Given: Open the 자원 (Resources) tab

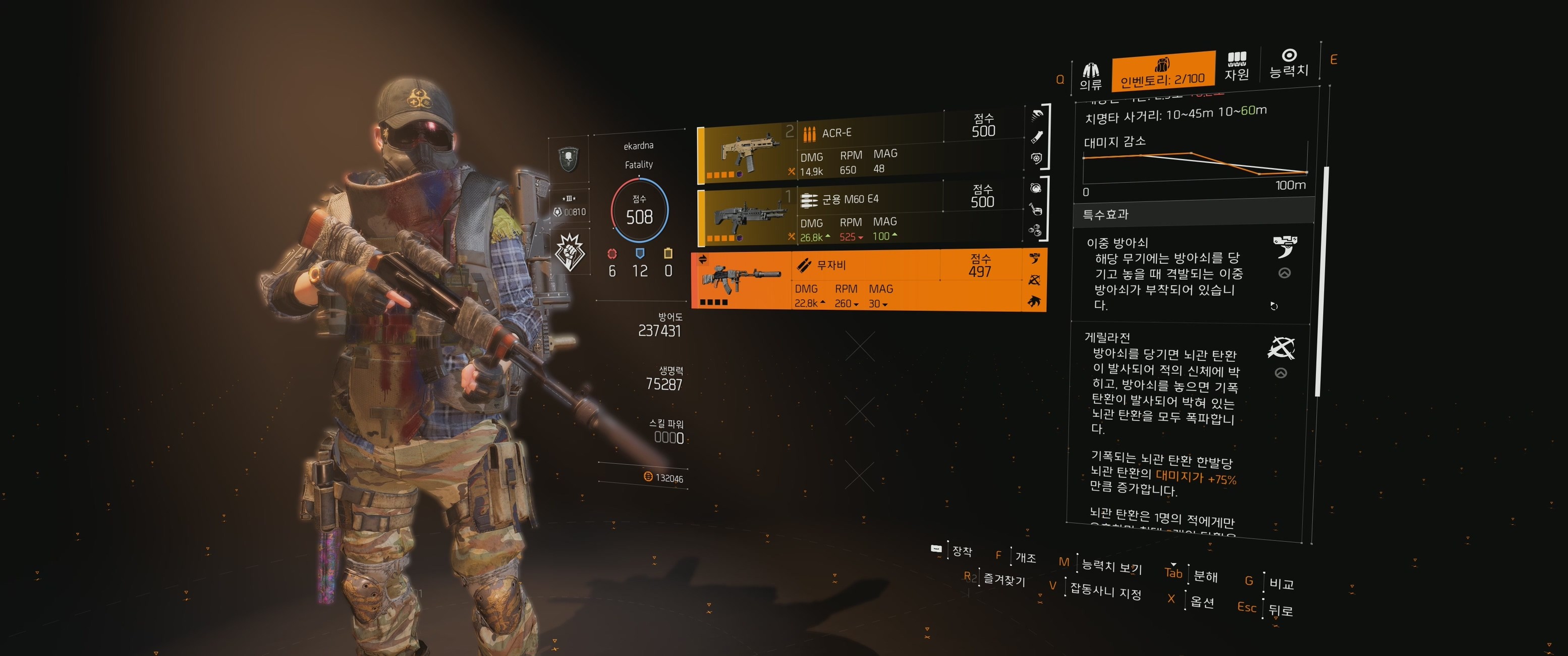Looking at the screenshot, I should 1236,67.
